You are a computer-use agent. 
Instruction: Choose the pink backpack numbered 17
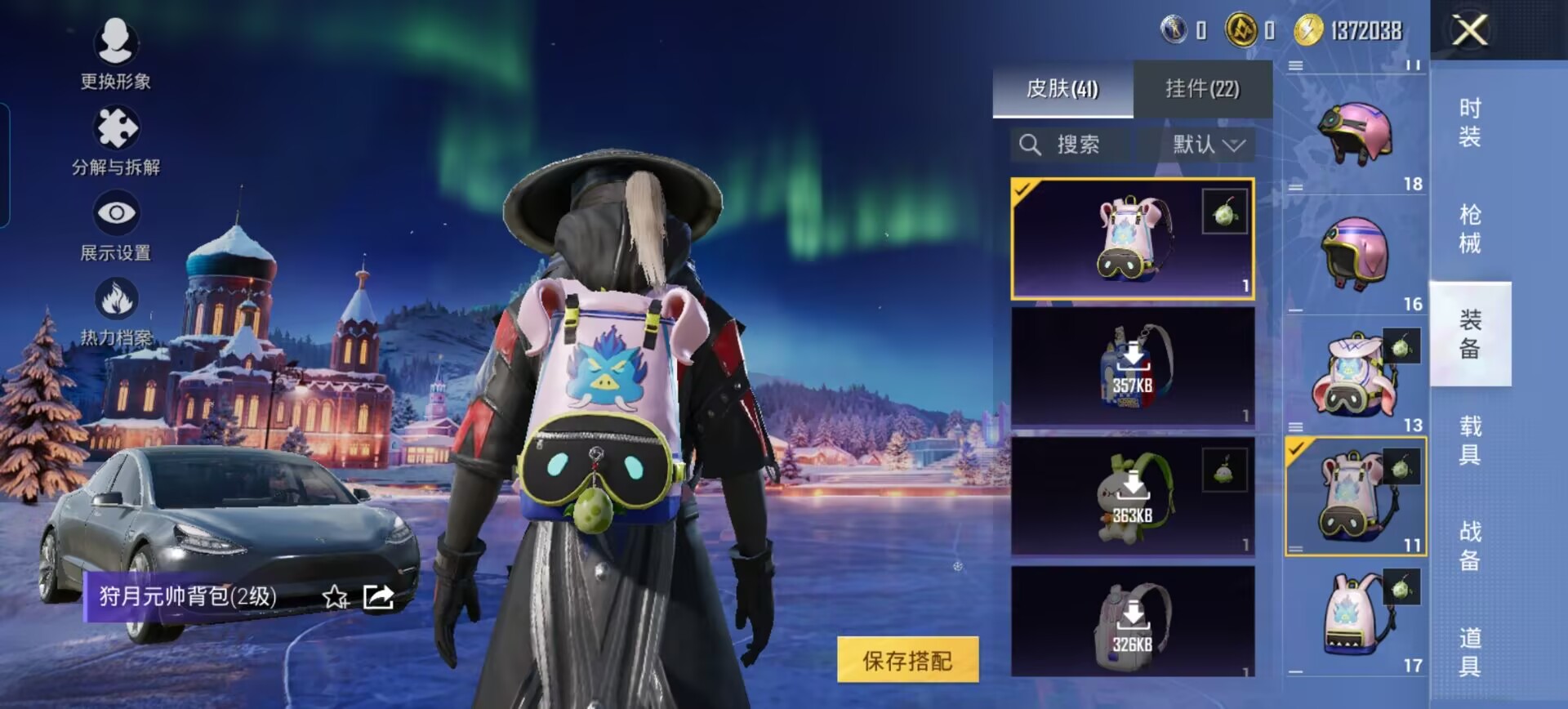[1355, 617]
